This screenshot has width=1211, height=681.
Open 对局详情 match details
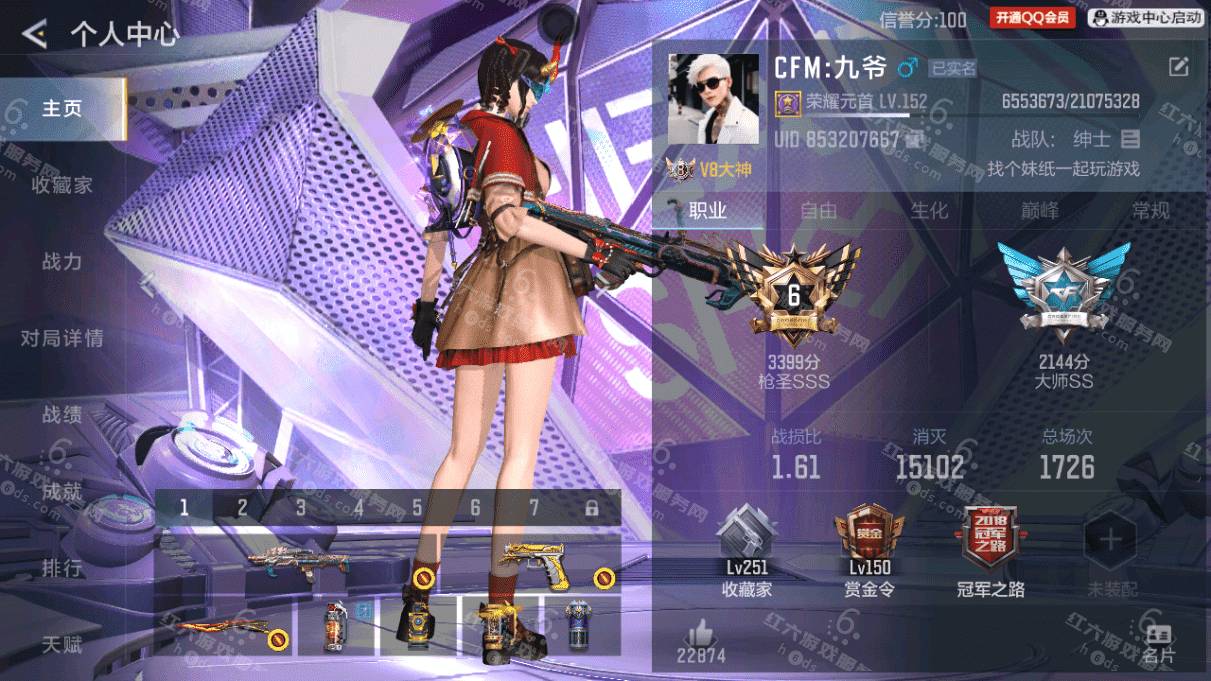tap(62, 338)
